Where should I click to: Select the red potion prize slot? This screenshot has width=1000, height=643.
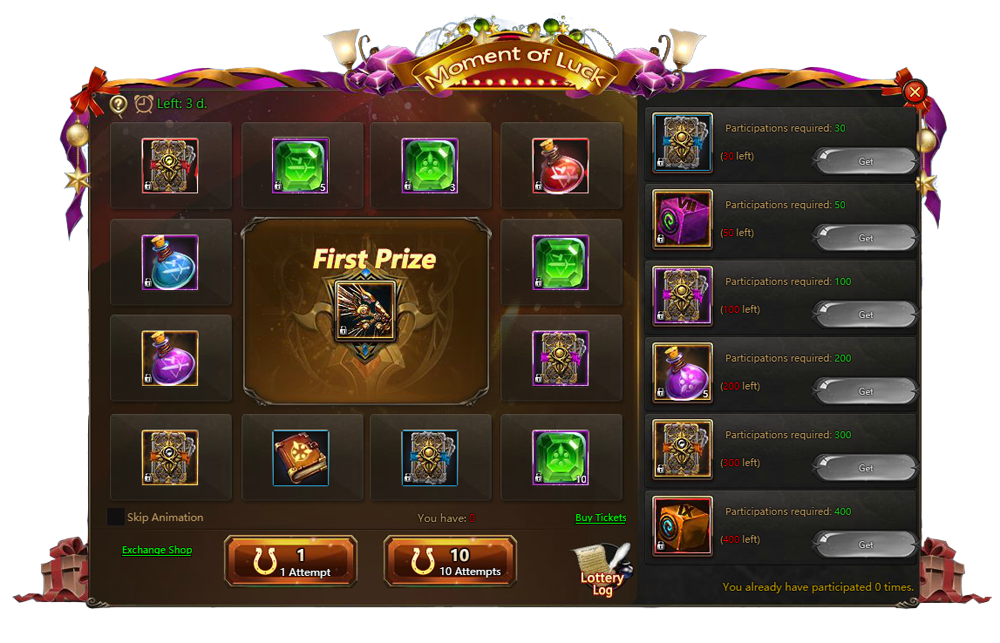point(560,165)
